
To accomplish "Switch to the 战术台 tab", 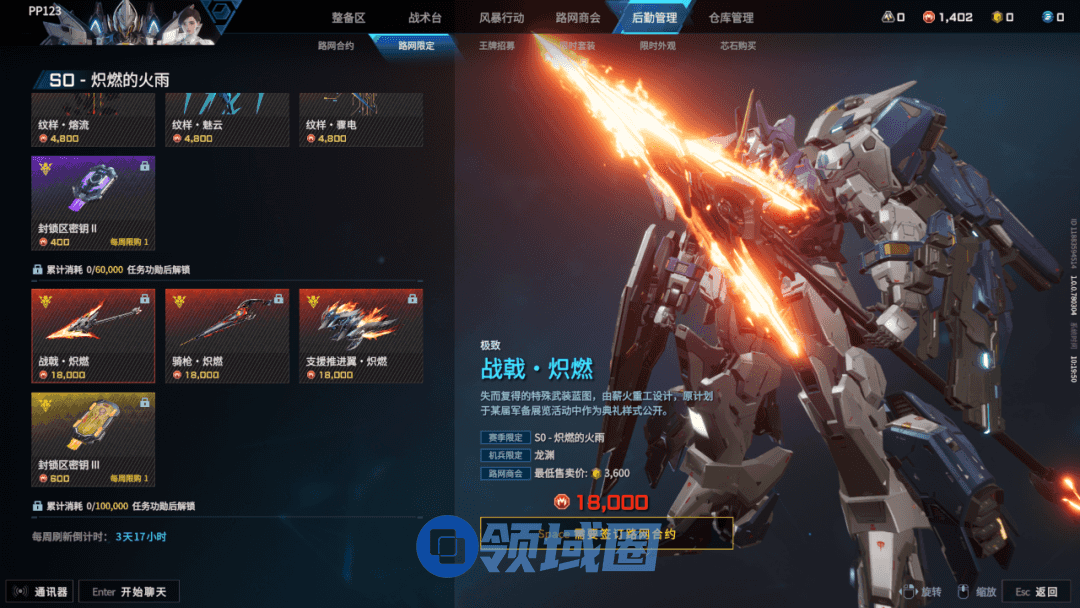I will point(425,18).
